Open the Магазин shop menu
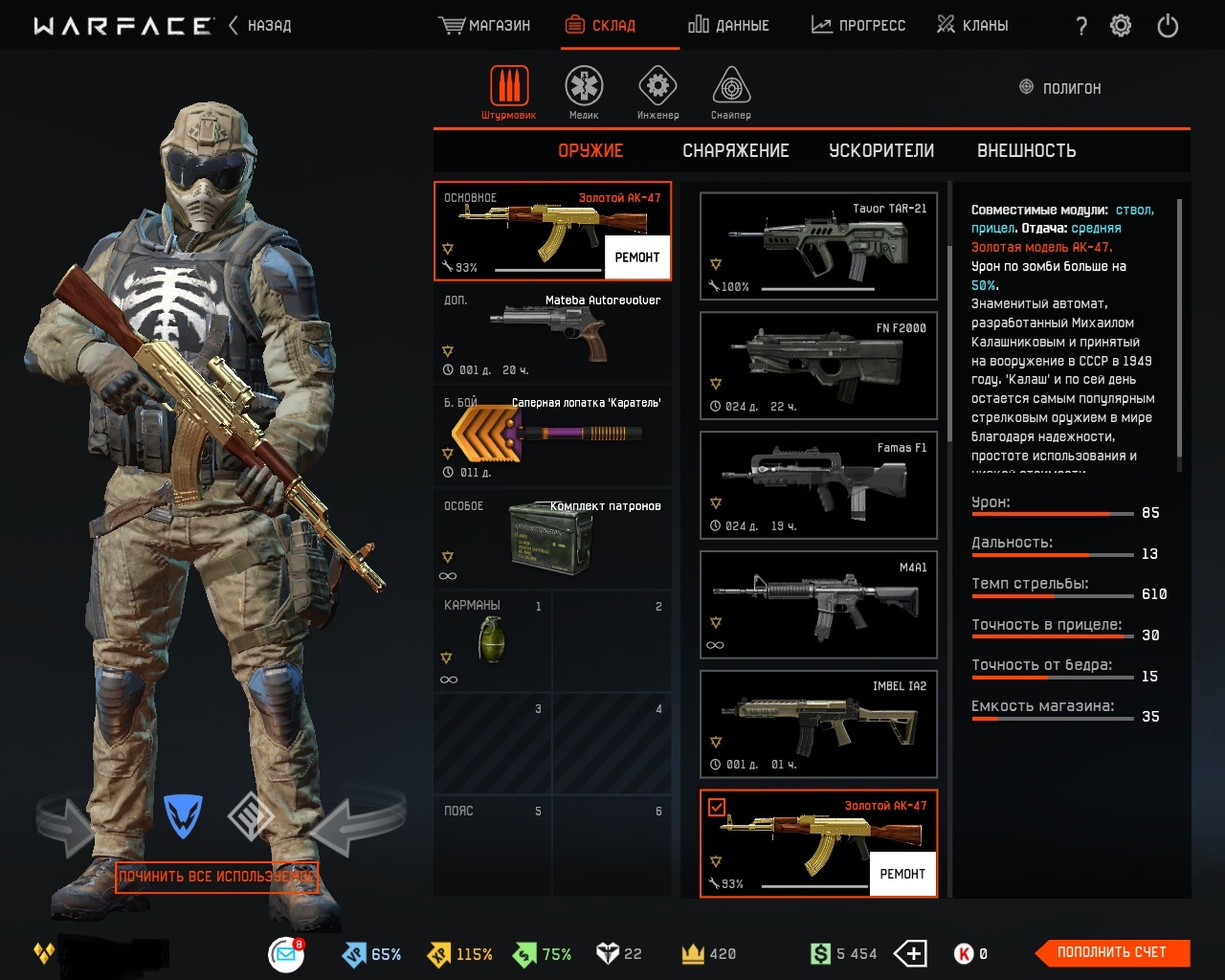 click(485, 26)
